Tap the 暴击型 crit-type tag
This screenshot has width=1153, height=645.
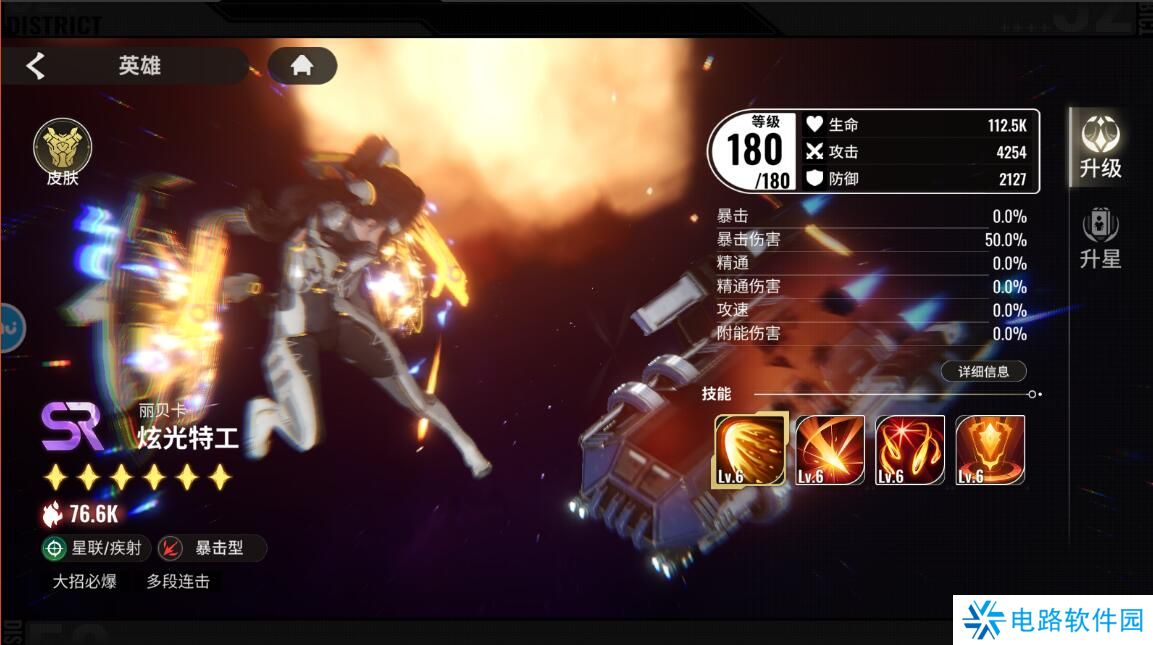point(213,548)
